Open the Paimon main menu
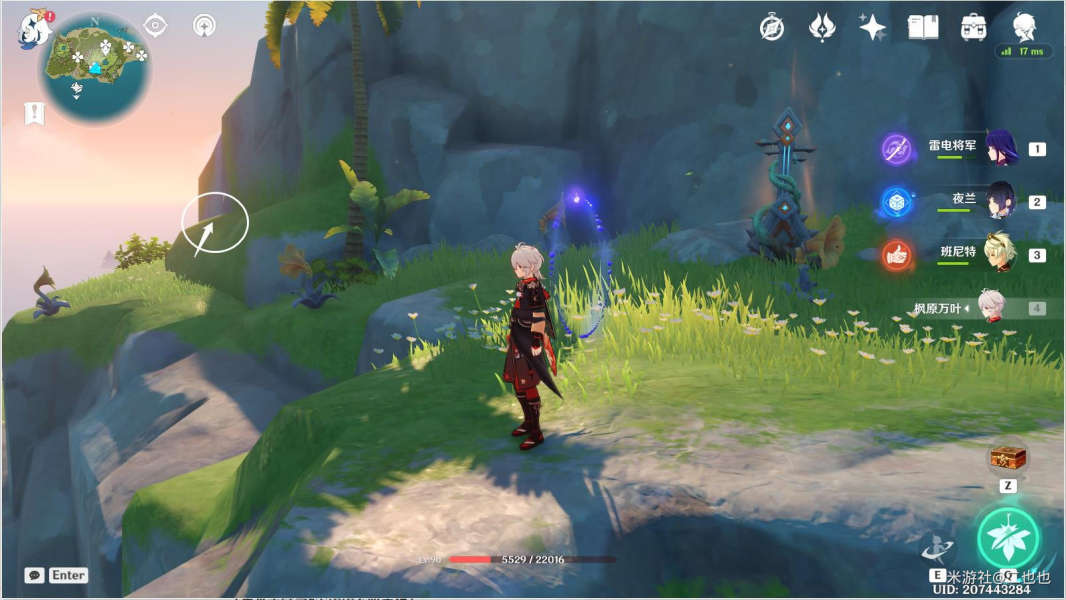Viewport: 1066px width, 600px height. [x=34, y=30]
